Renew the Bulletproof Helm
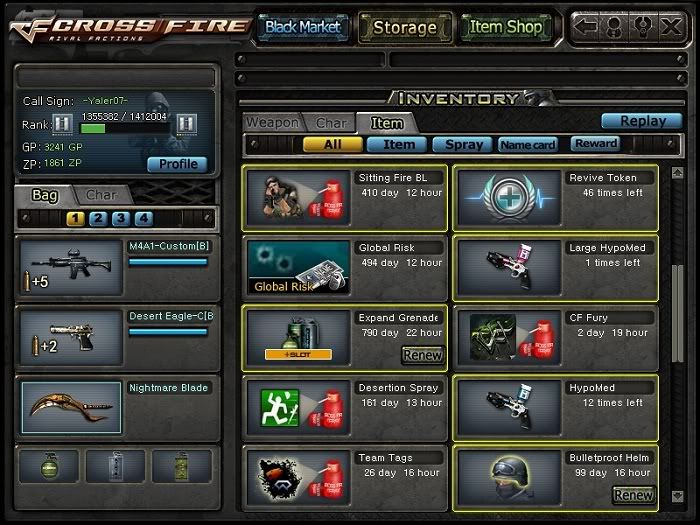The height and width of the screenshot is (525, 700). tap(633, 494)
